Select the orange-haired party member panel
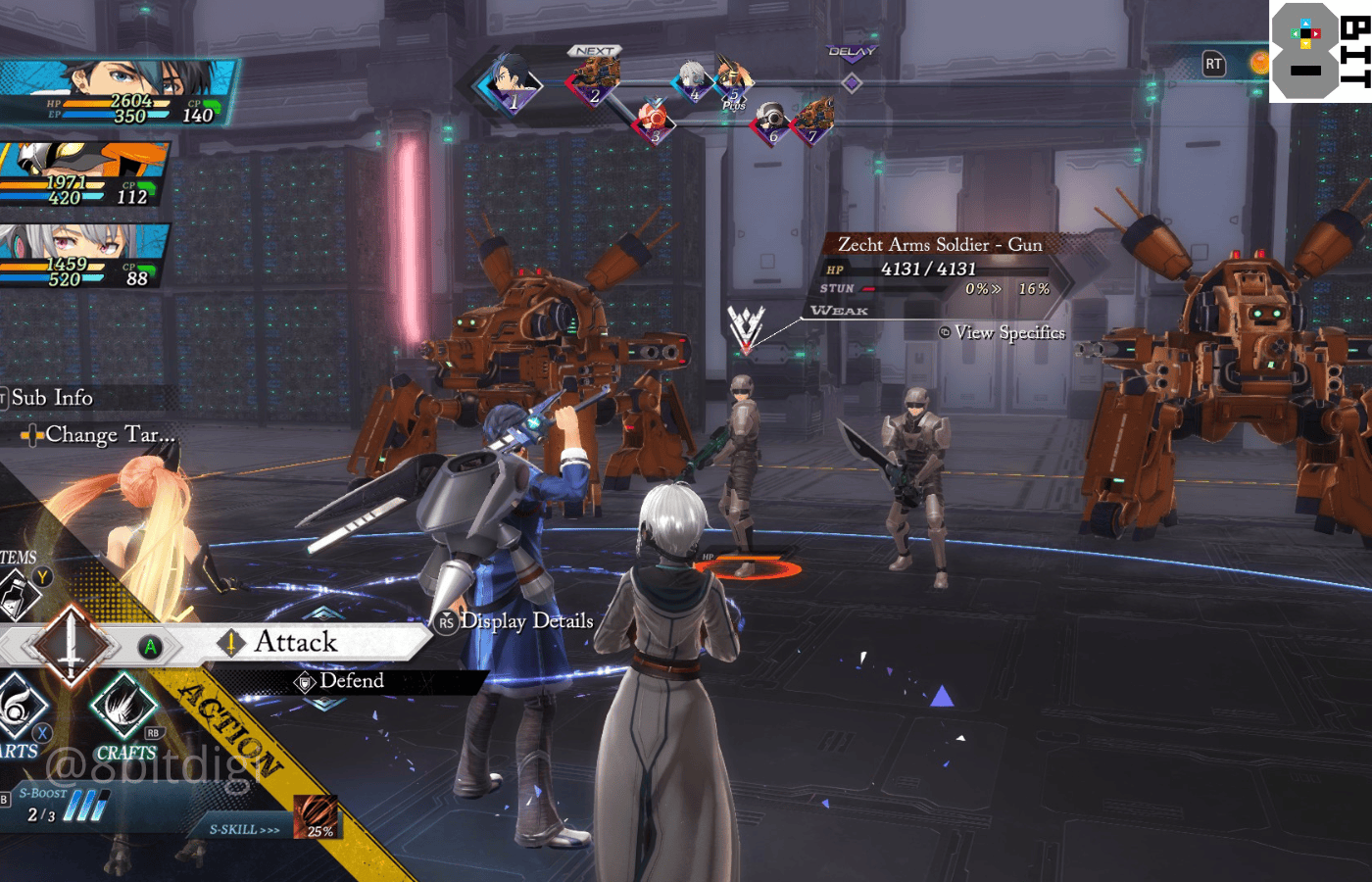1372x882 pixels. pos(83,174)
